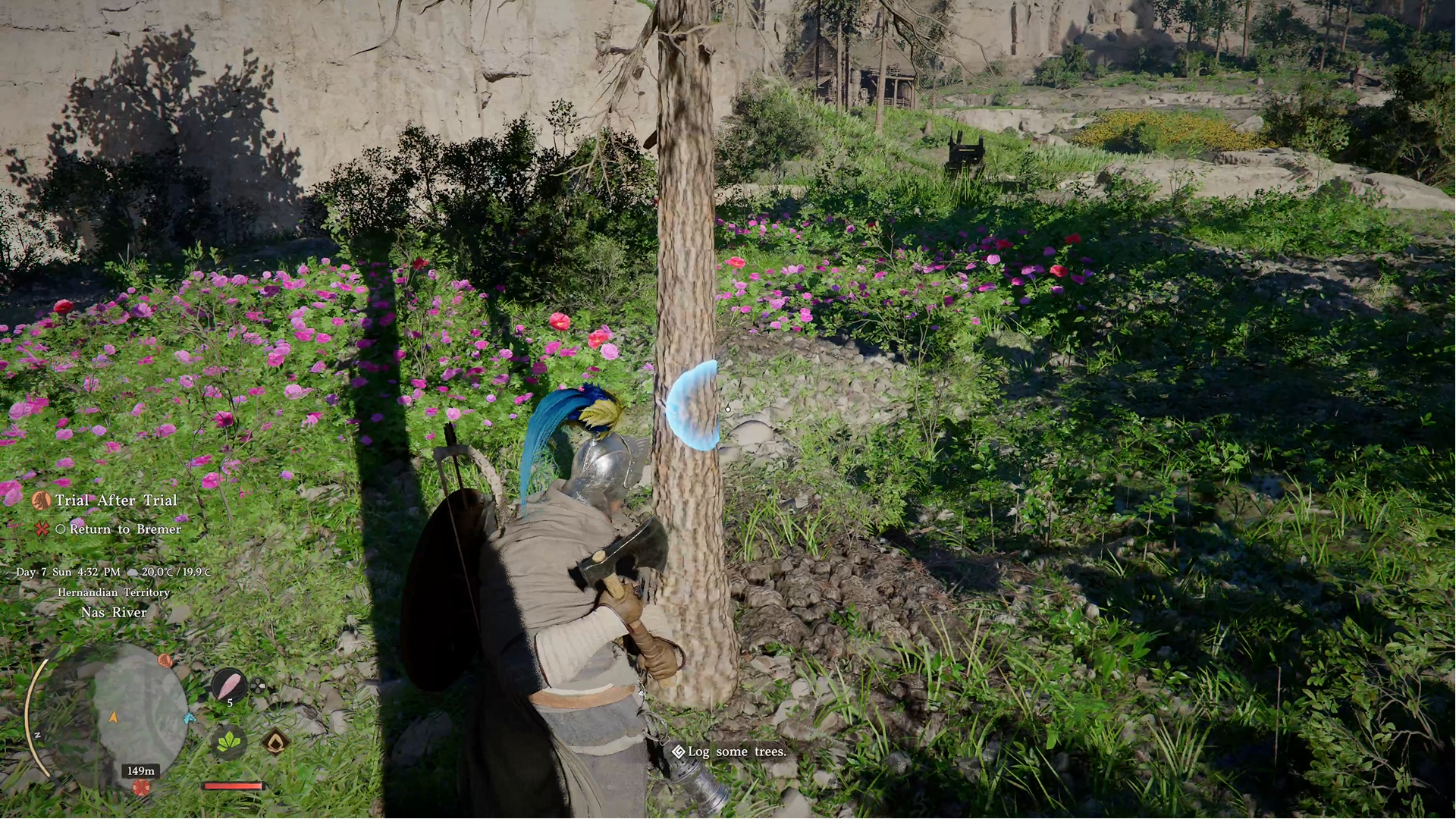Image resolution: width=1456 pixels, height=819 pixels.
Task: Click the red compass rose quest marker icon
Action: point(43,529)
